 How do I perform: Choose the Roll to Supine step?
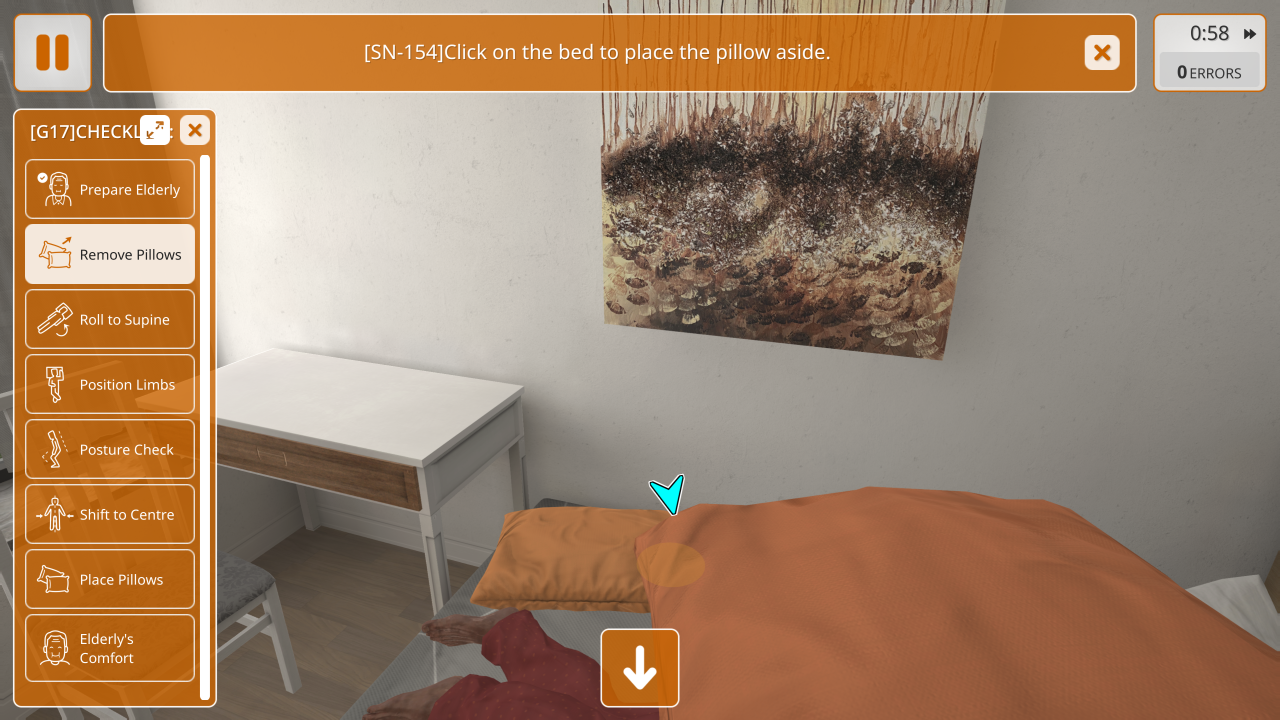click(x=110, y=319)
